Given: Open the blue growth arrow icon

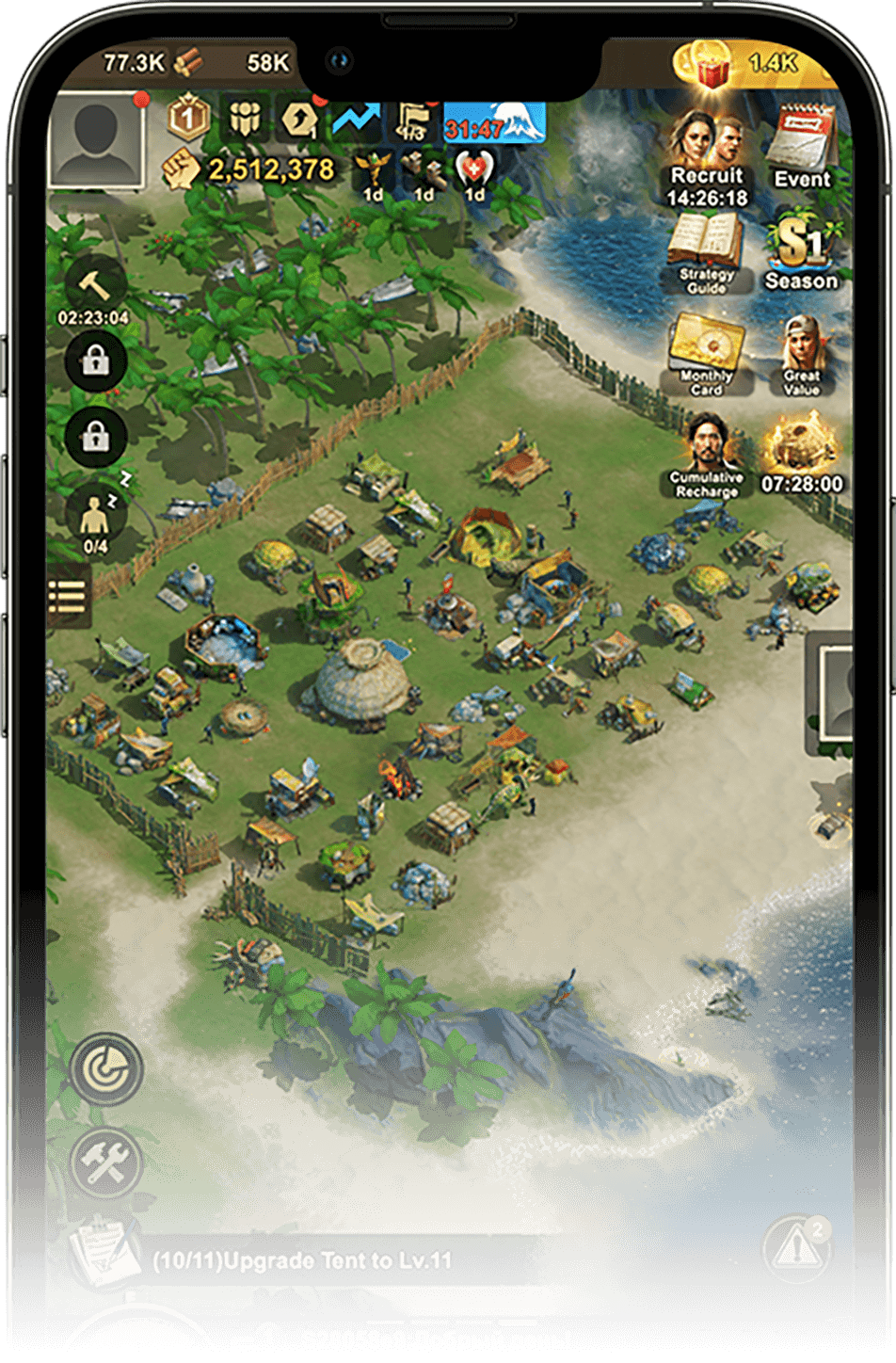Looking at the screenshot, I should click(355, 120).
